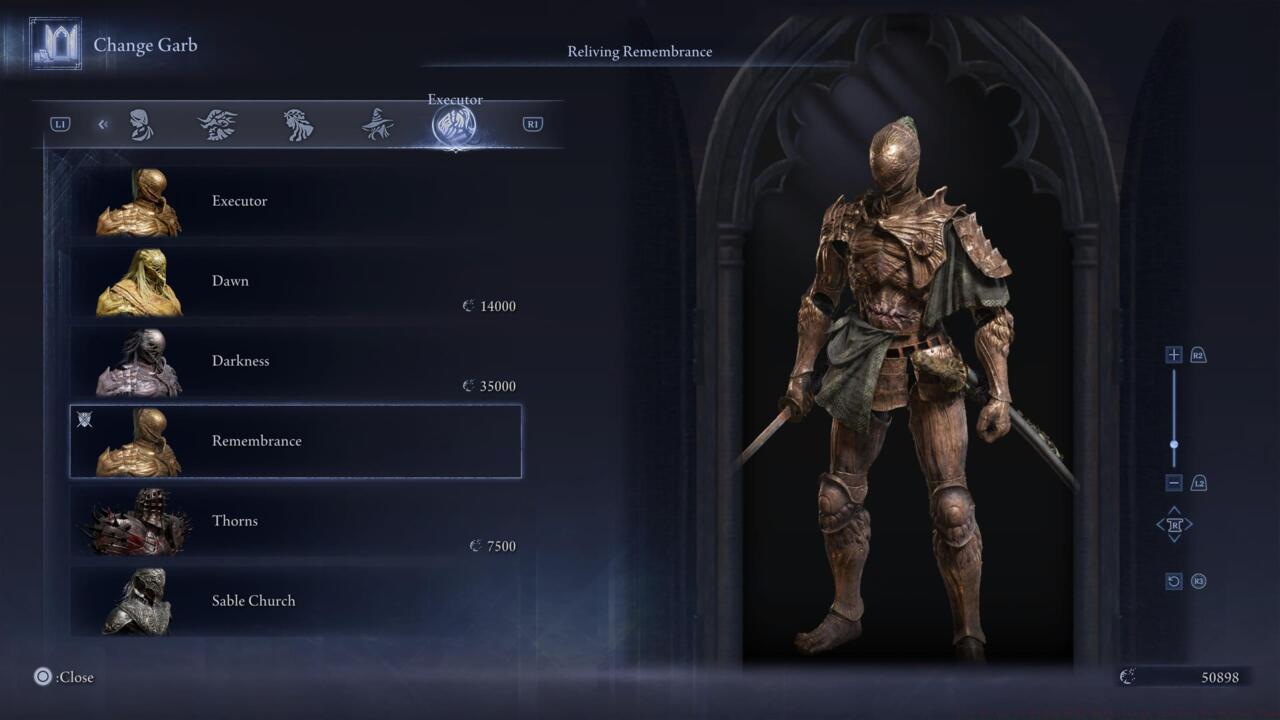Select the short-haired profile character tab
Viewport: 1280px width, 720px height.
(141, 125)
